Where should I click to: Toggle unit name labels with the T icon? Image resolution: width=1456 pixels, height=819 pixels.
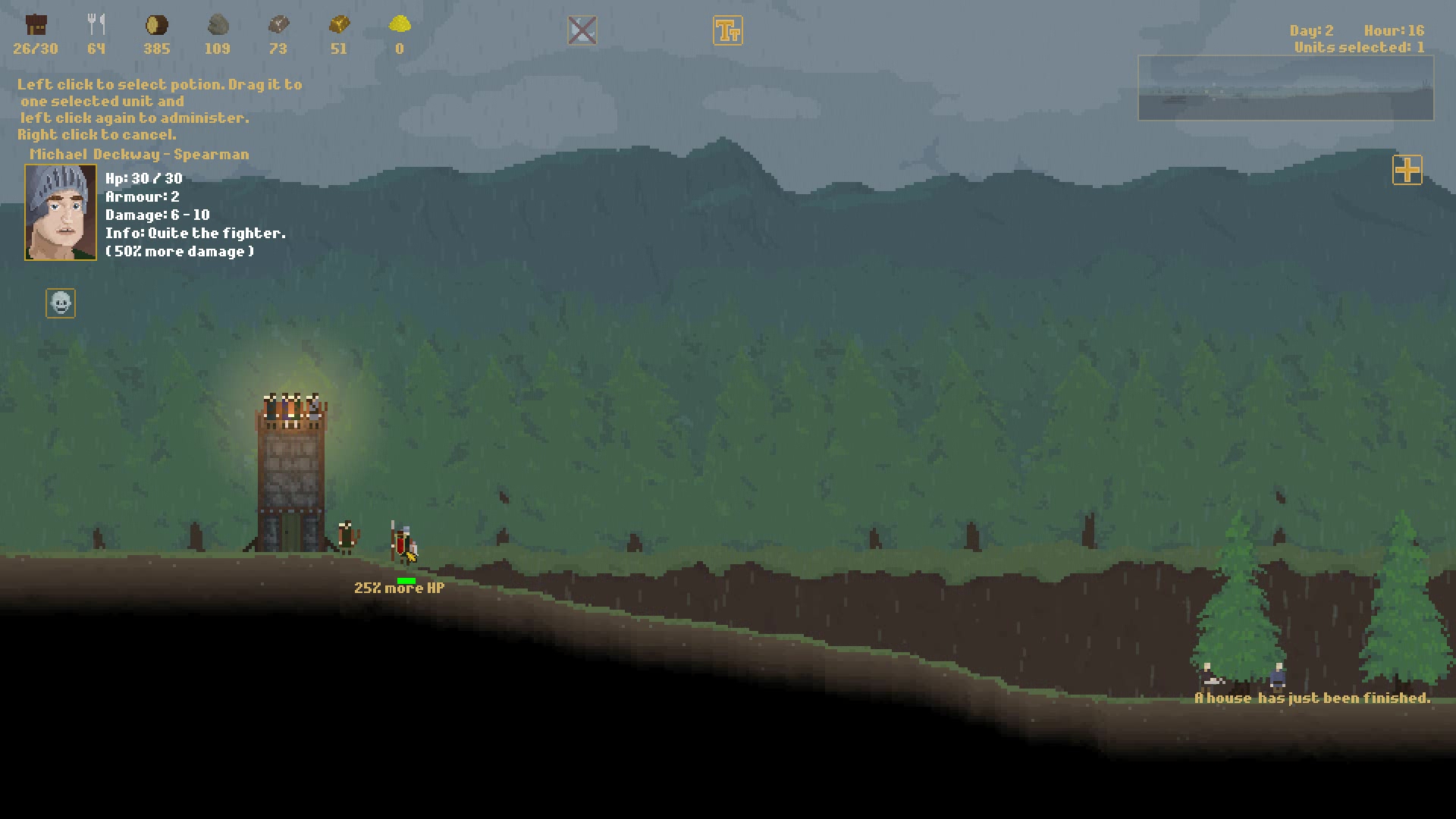(x=728, y=30)
